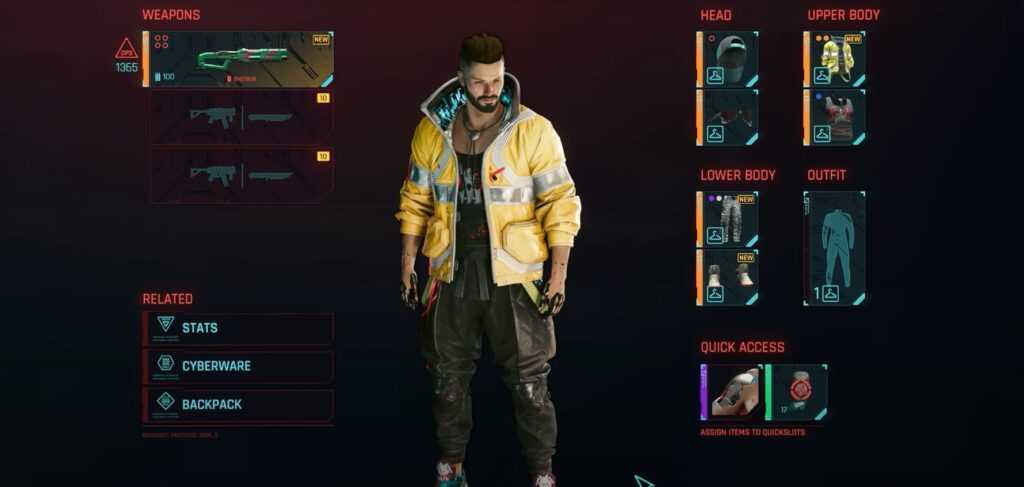Select the equipped green shotgun weapon slot

click(240, 59)
